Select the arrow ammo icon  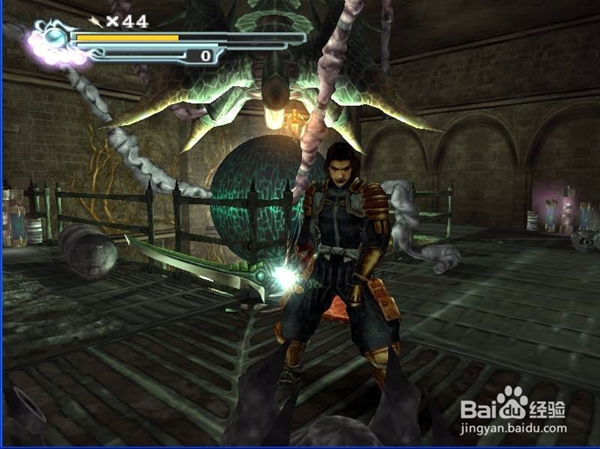click(x=96, y=19)
